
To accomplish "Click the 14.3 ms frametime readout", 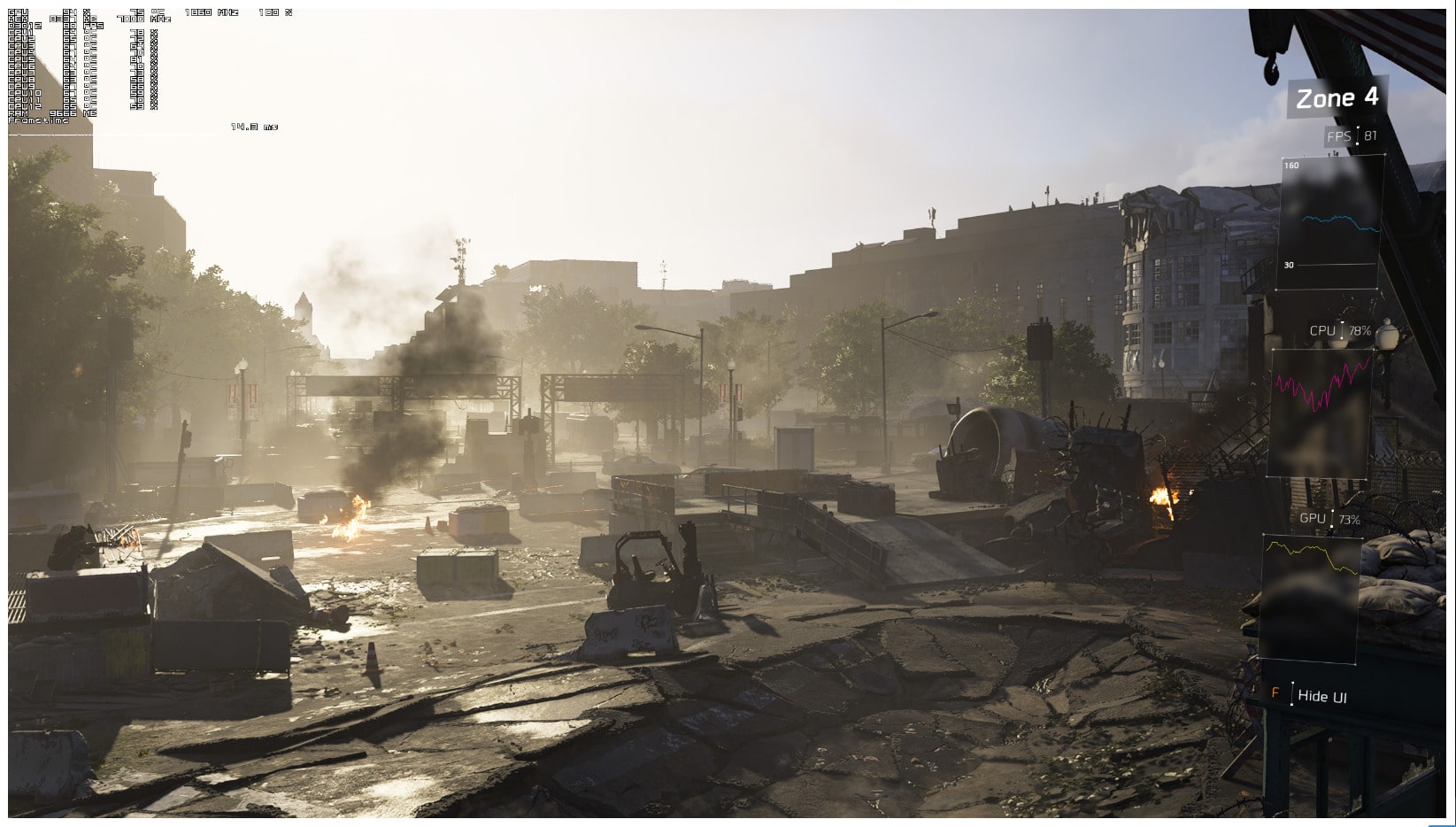I will 253,126.
